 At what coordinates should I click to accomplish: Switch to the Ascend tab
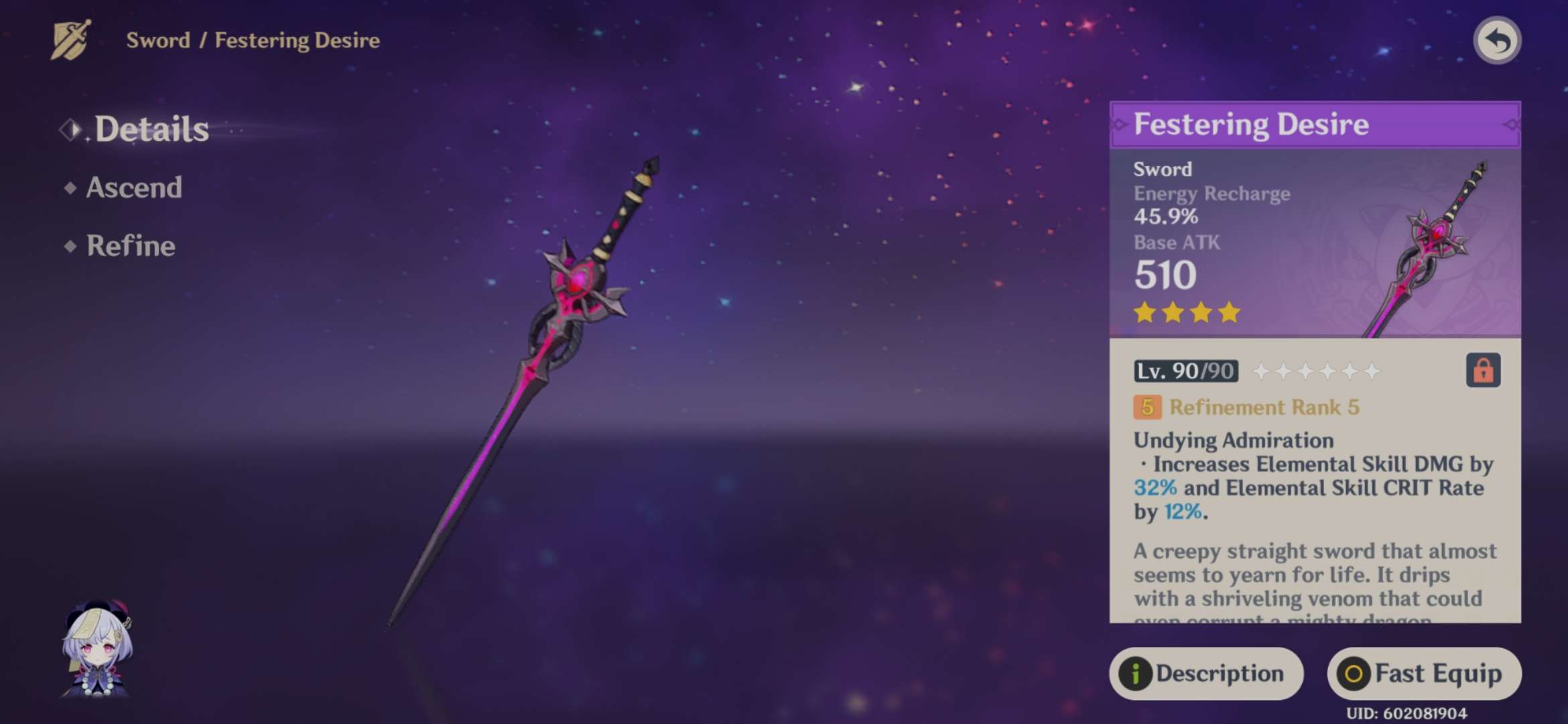click(x=134, y=188)
